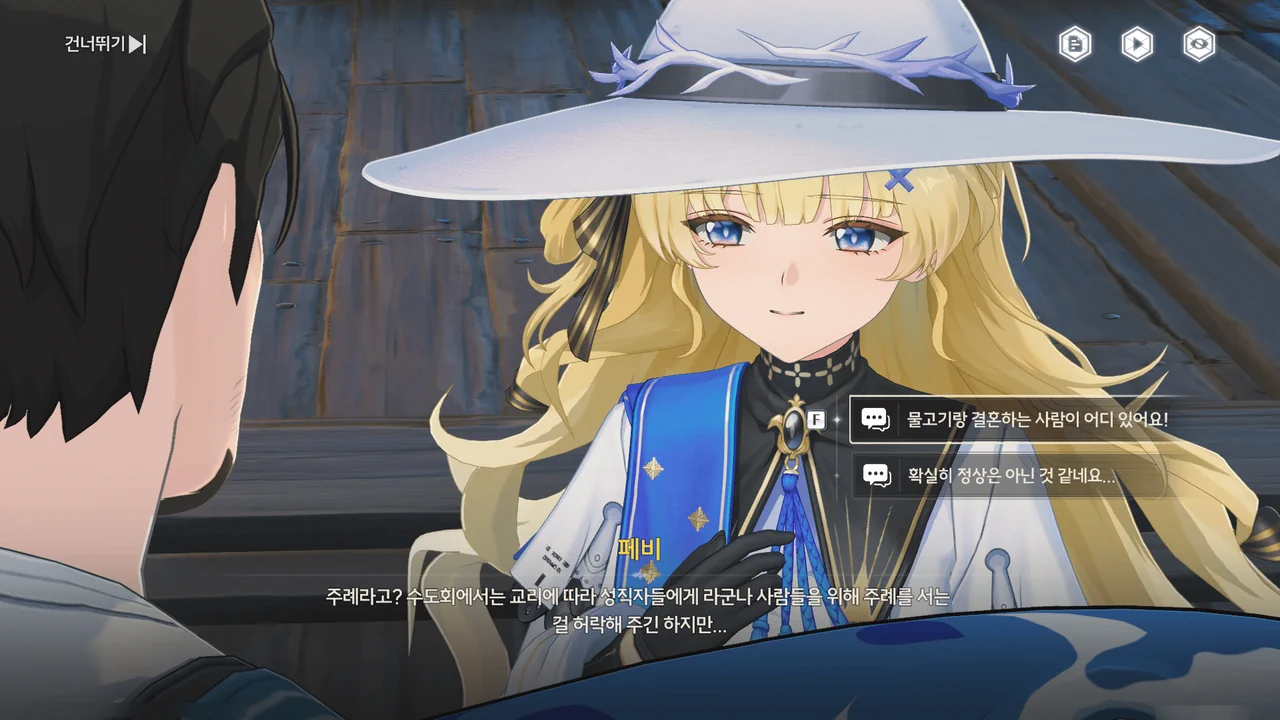
Task: Skip the cutscene with 건너뛰기
Action: (x=105, y=44)
